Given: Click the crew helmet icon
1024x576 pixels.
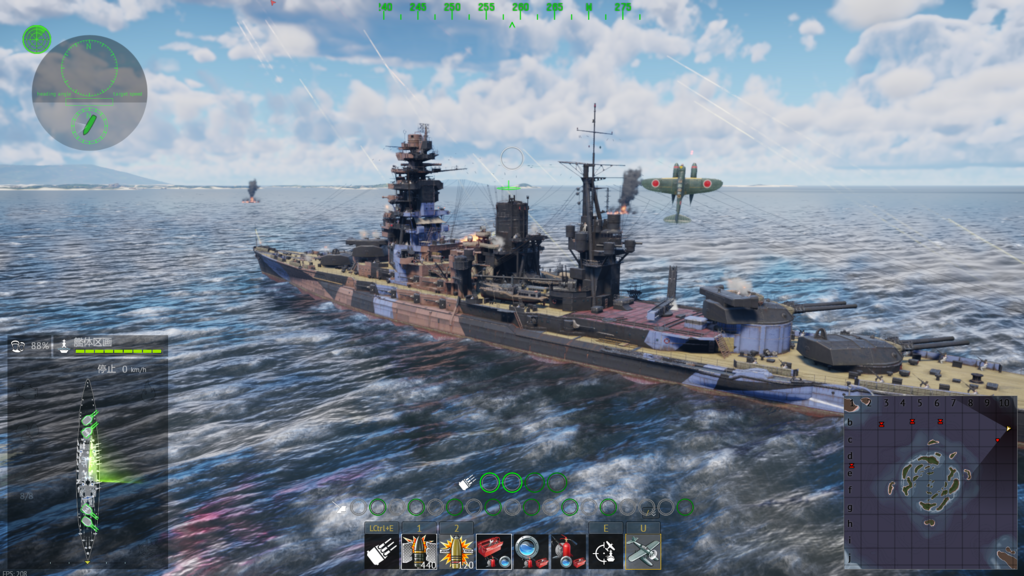Looking at the screenshot, I should 18,345.
